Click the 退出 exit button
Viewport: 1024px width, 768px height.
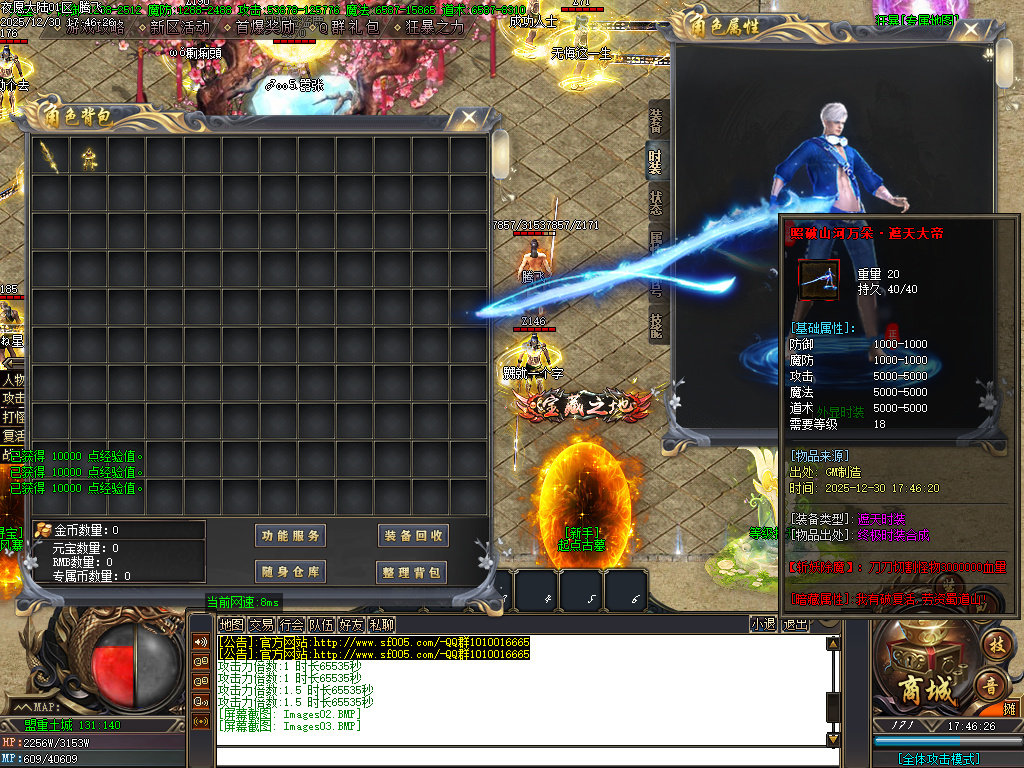796,625
